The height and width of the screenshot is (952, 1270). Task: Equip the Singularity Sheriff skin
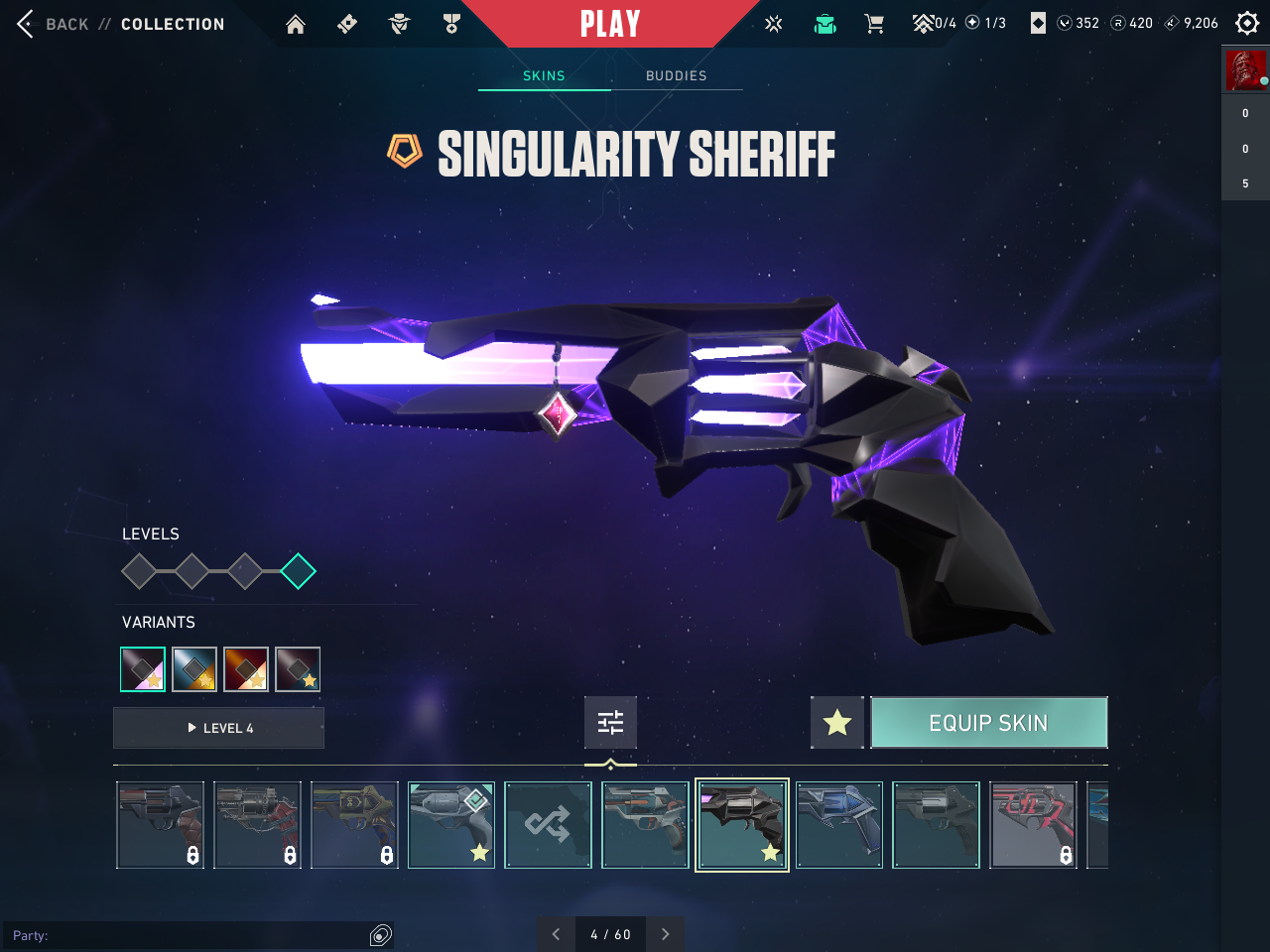click(x=988, y=723)
